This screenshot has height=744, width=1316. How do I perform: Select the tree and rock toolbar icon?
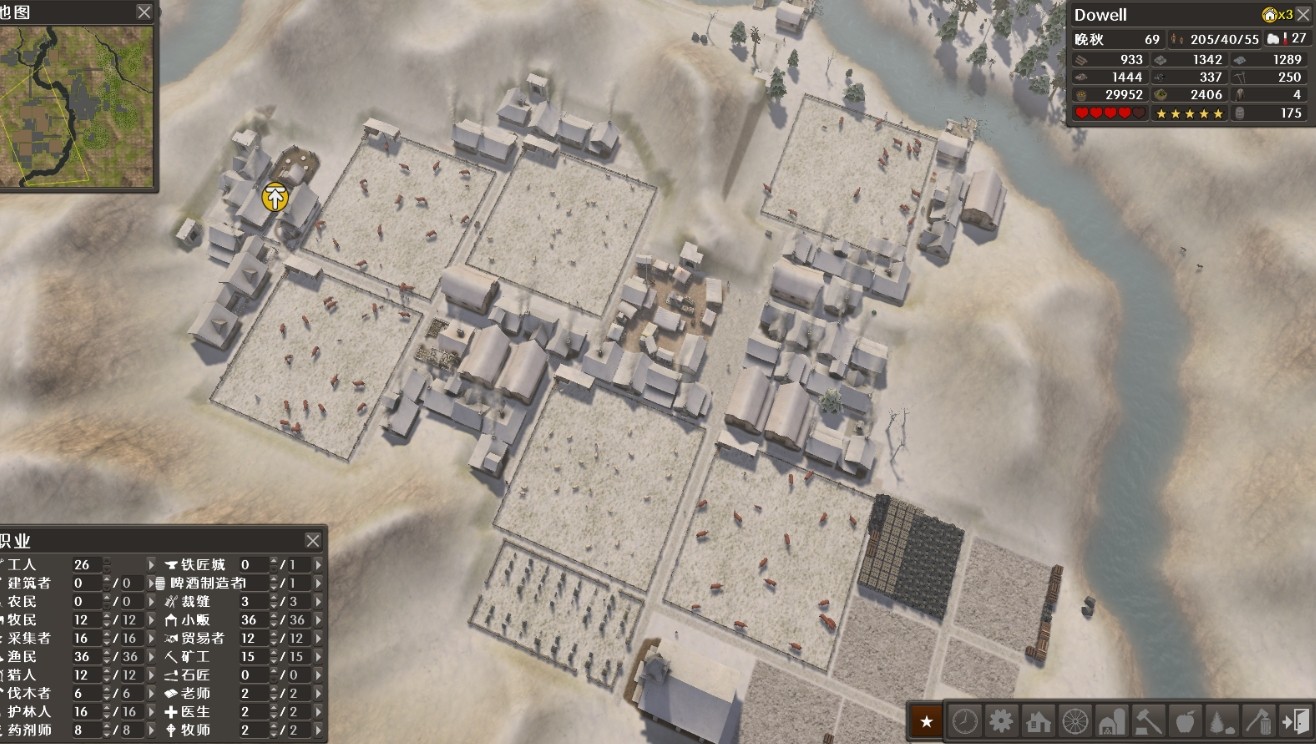pos(1221,720)
